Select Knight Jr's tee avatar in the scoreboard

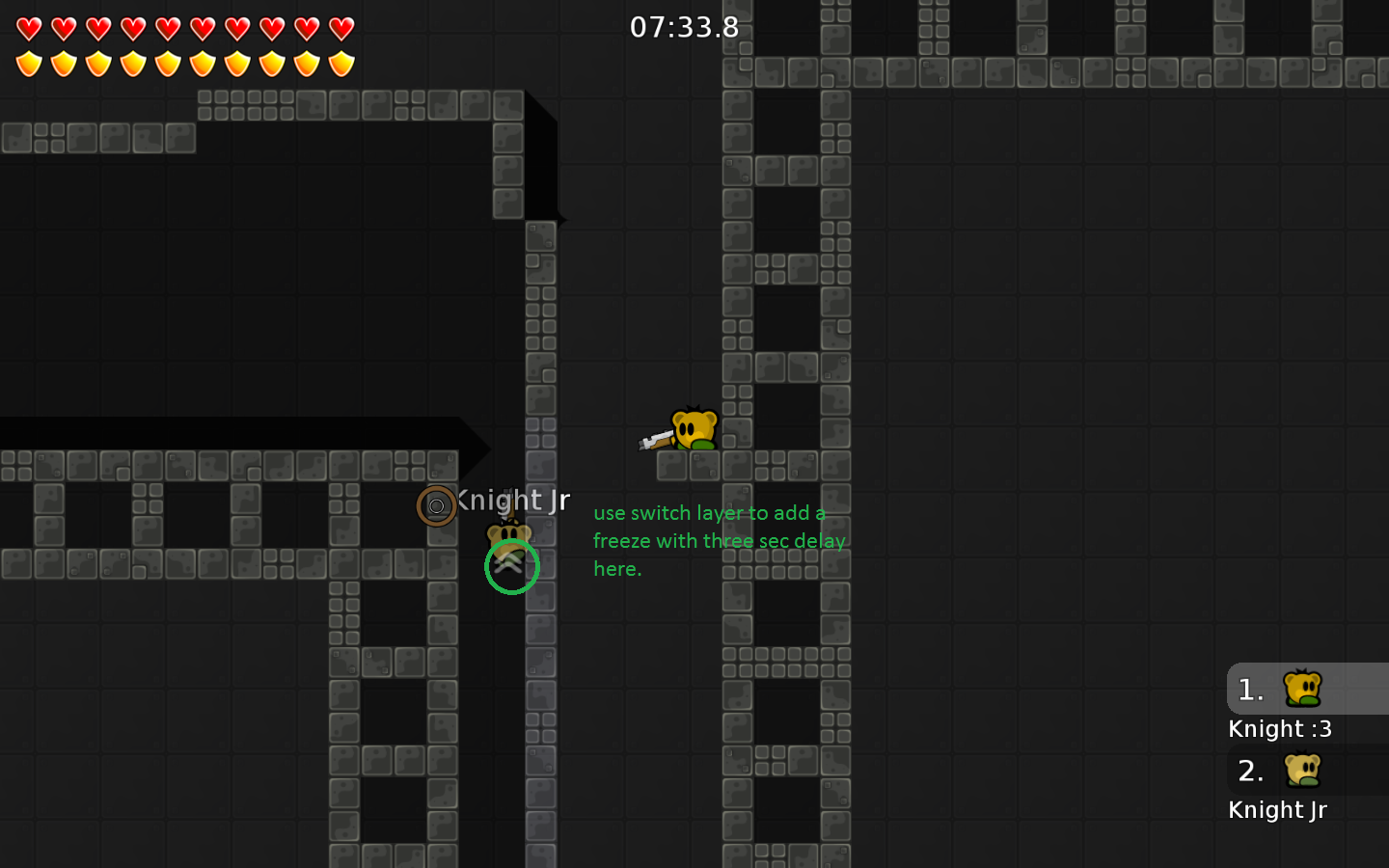[1303, 771]
